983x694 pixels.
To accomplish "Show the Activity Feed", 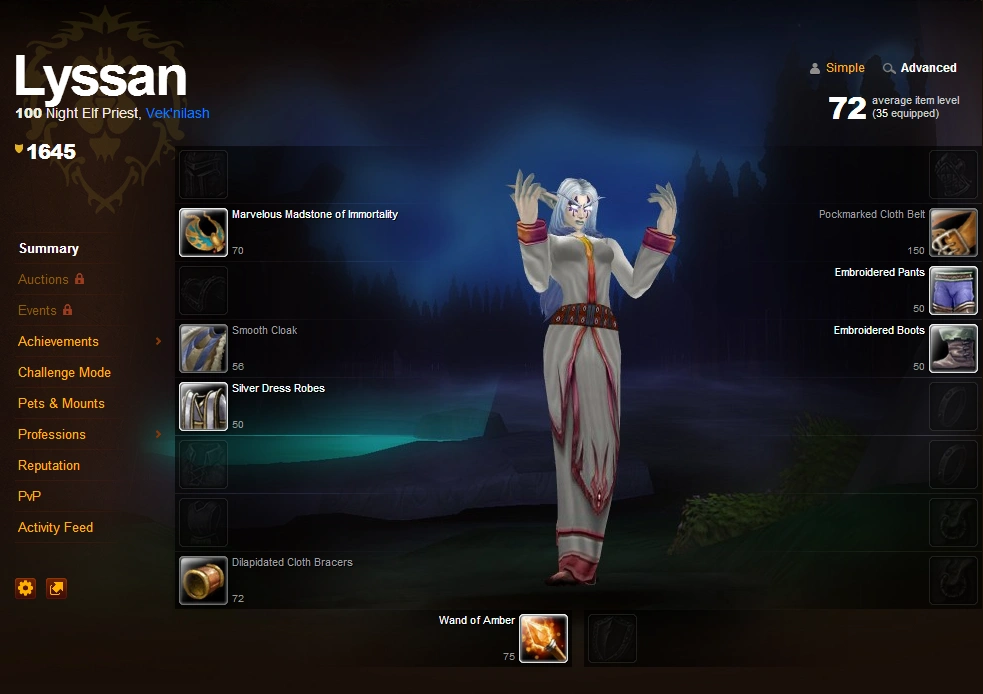I will (55, 528).
